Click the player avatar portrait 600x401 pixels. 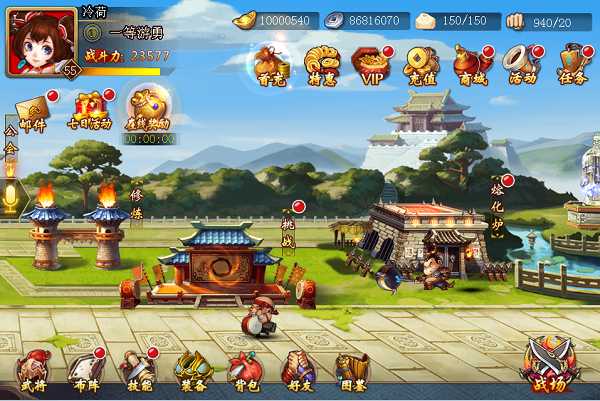(40, 40)
